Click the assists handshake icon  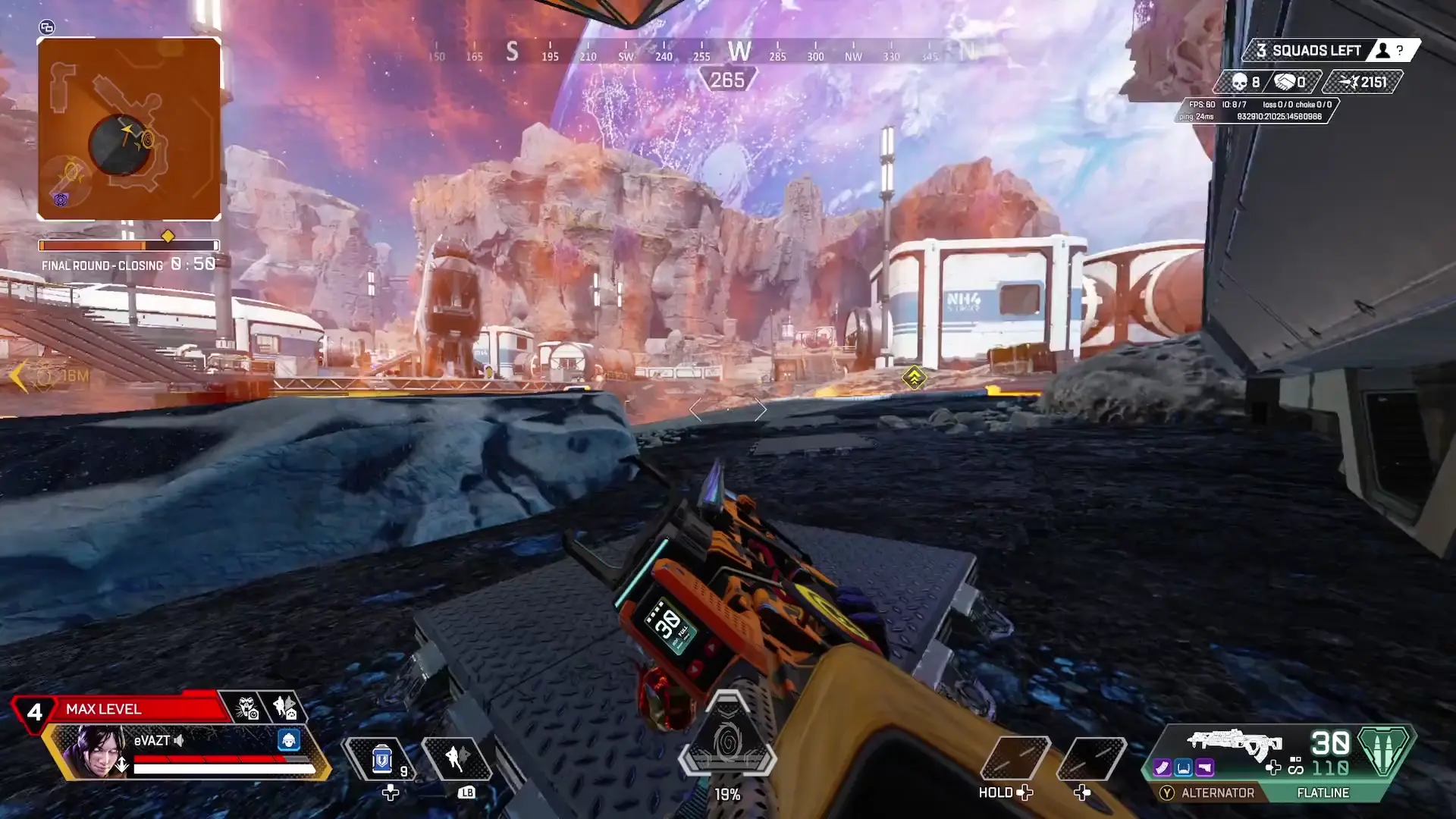pyautogui.click(x=1285, y=81)
